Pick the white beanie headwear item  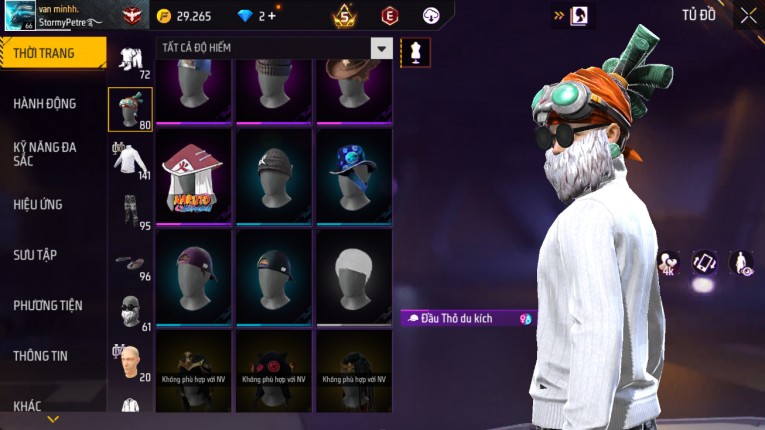[354, 277]
